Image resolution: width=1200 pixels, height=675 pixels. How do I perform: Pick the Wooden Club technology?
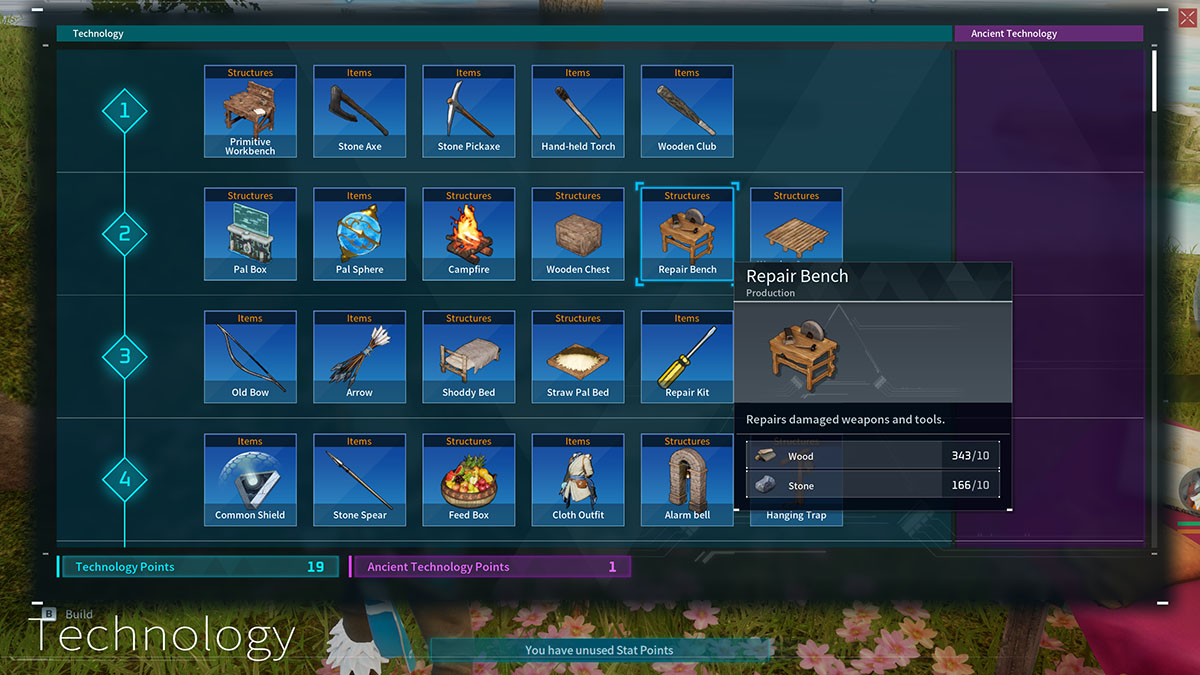click(687, 111)
